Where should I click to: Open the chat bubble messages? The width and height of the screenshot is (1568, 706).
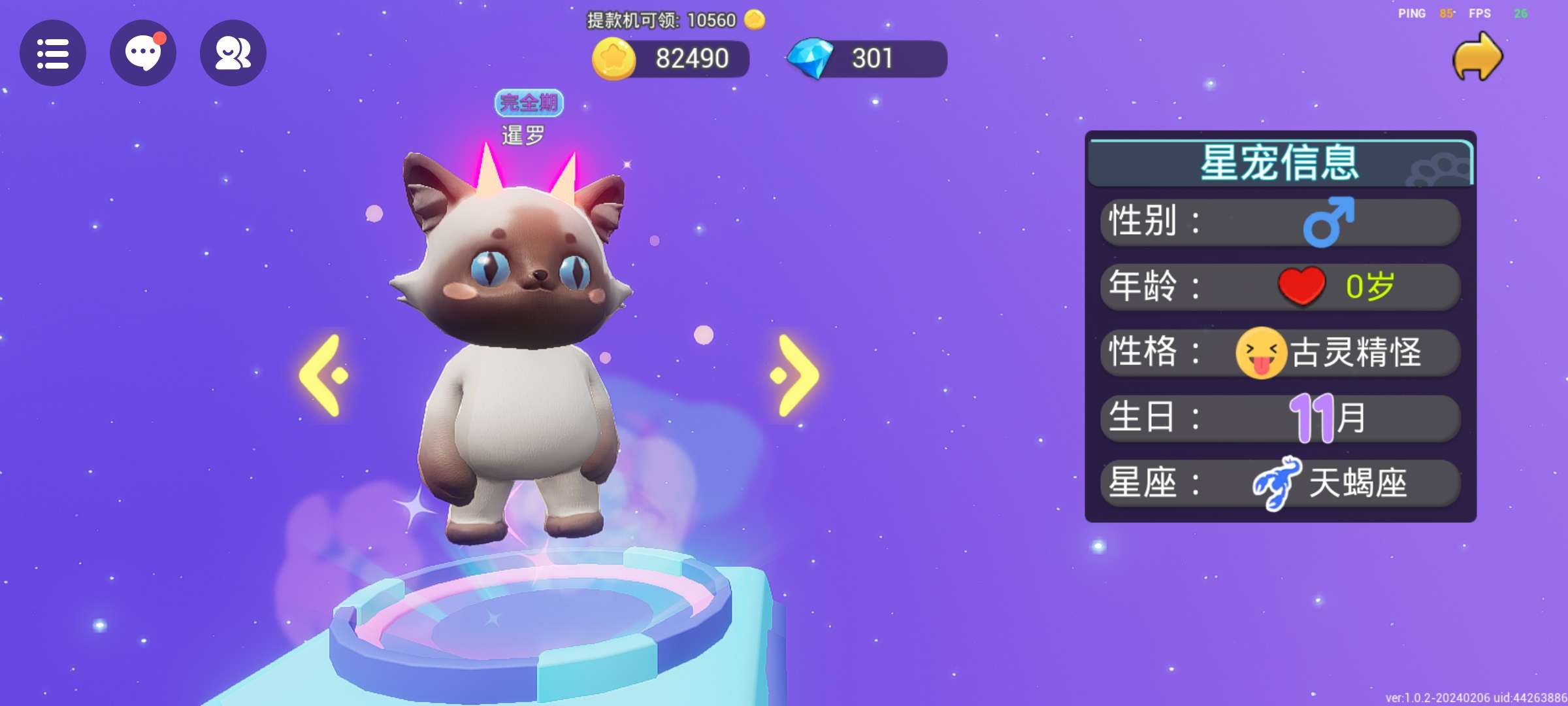pos(143,54)
